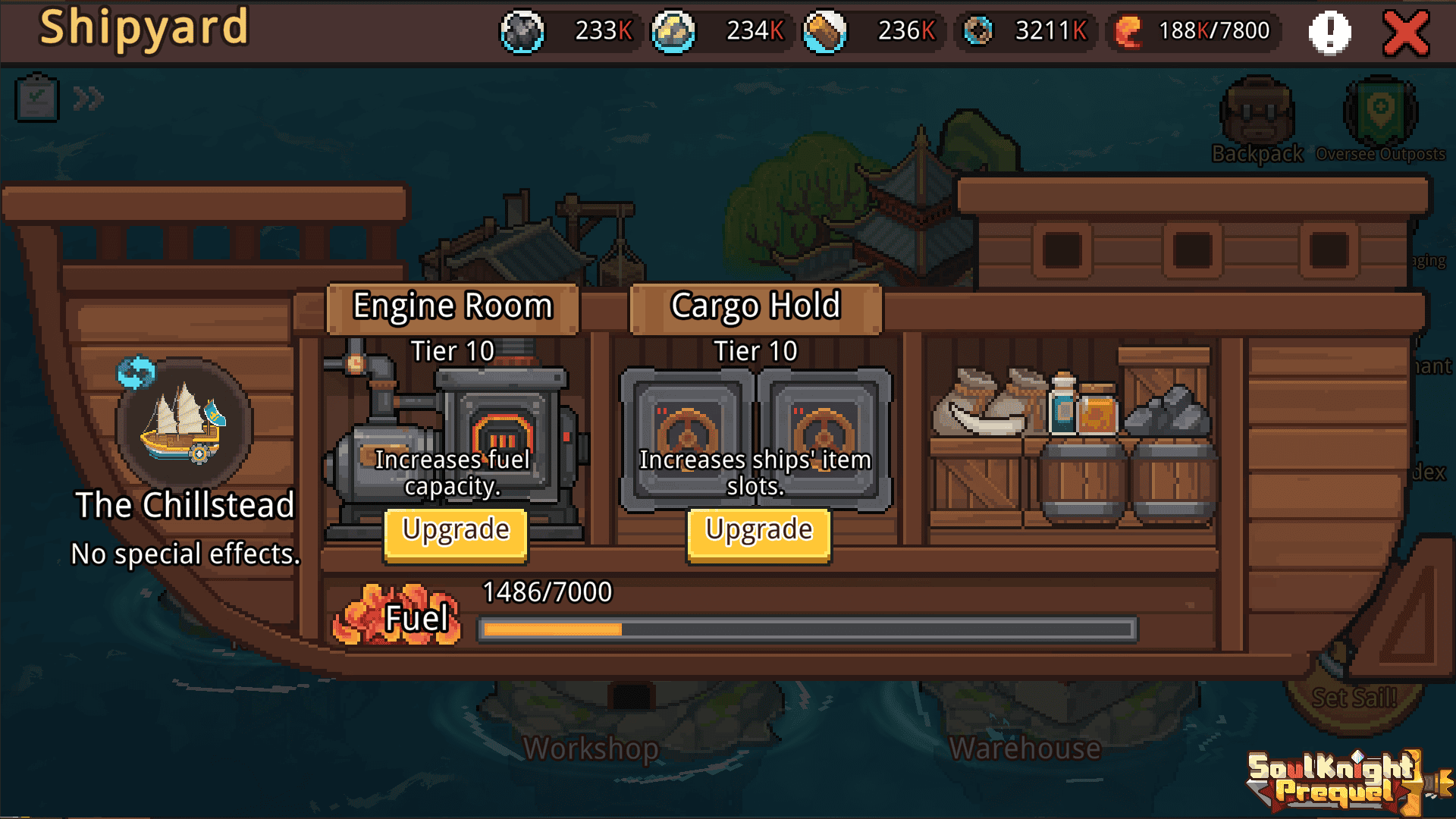Switch ship using the Chillstead ship icon
Image resolution: width=1456 pixels, height=819 pixels.
183,421
